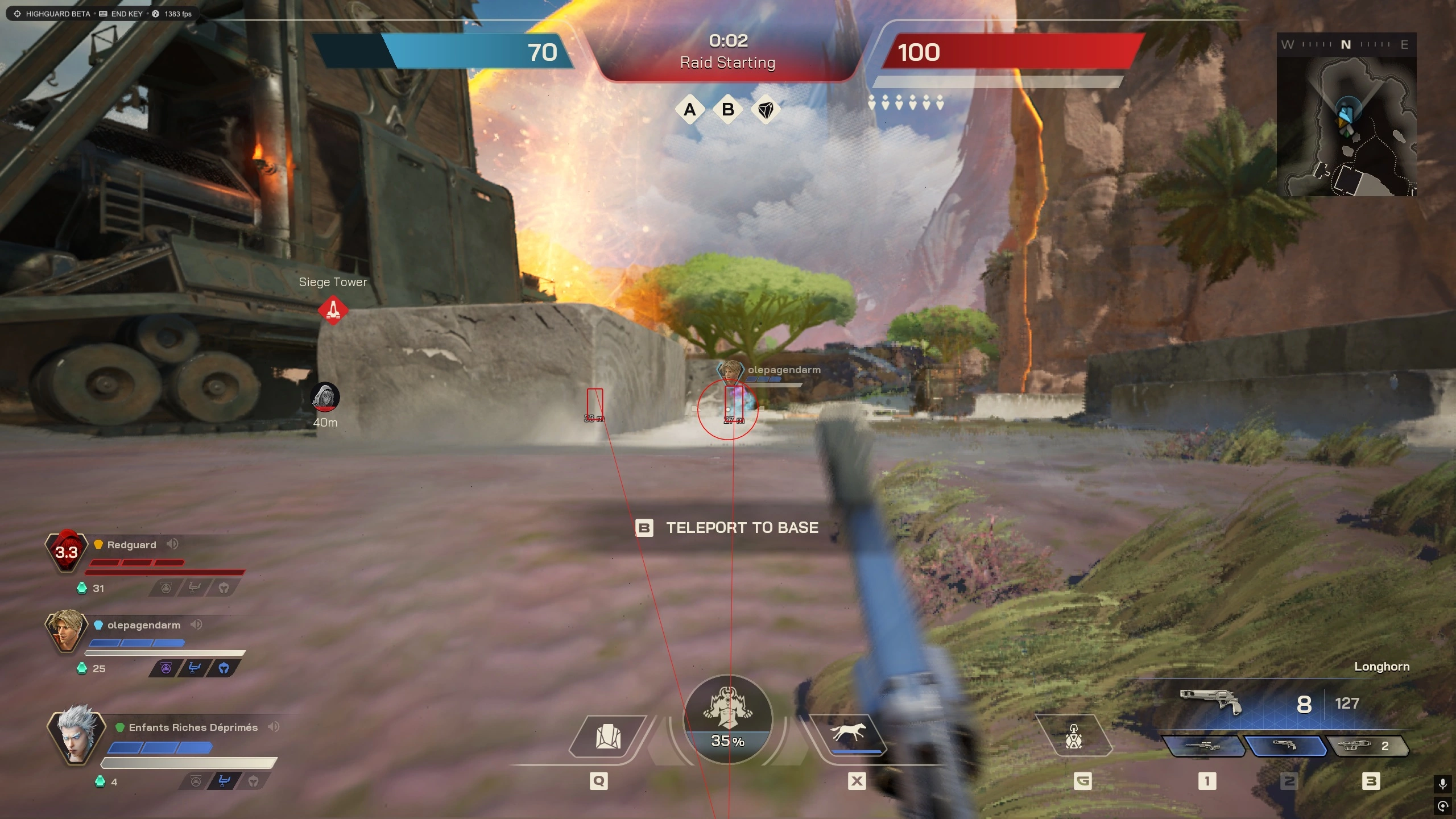The width and height of the screenshot is (1456, 819).
Task: Click the helmet icon on olepagendarm's frame
Action: pos(223,669)
